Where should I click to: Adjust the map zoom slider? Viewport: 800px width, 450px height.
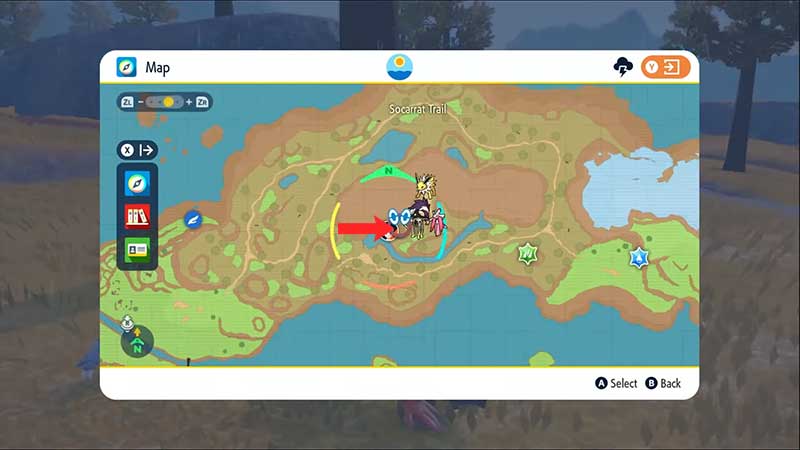165,102
